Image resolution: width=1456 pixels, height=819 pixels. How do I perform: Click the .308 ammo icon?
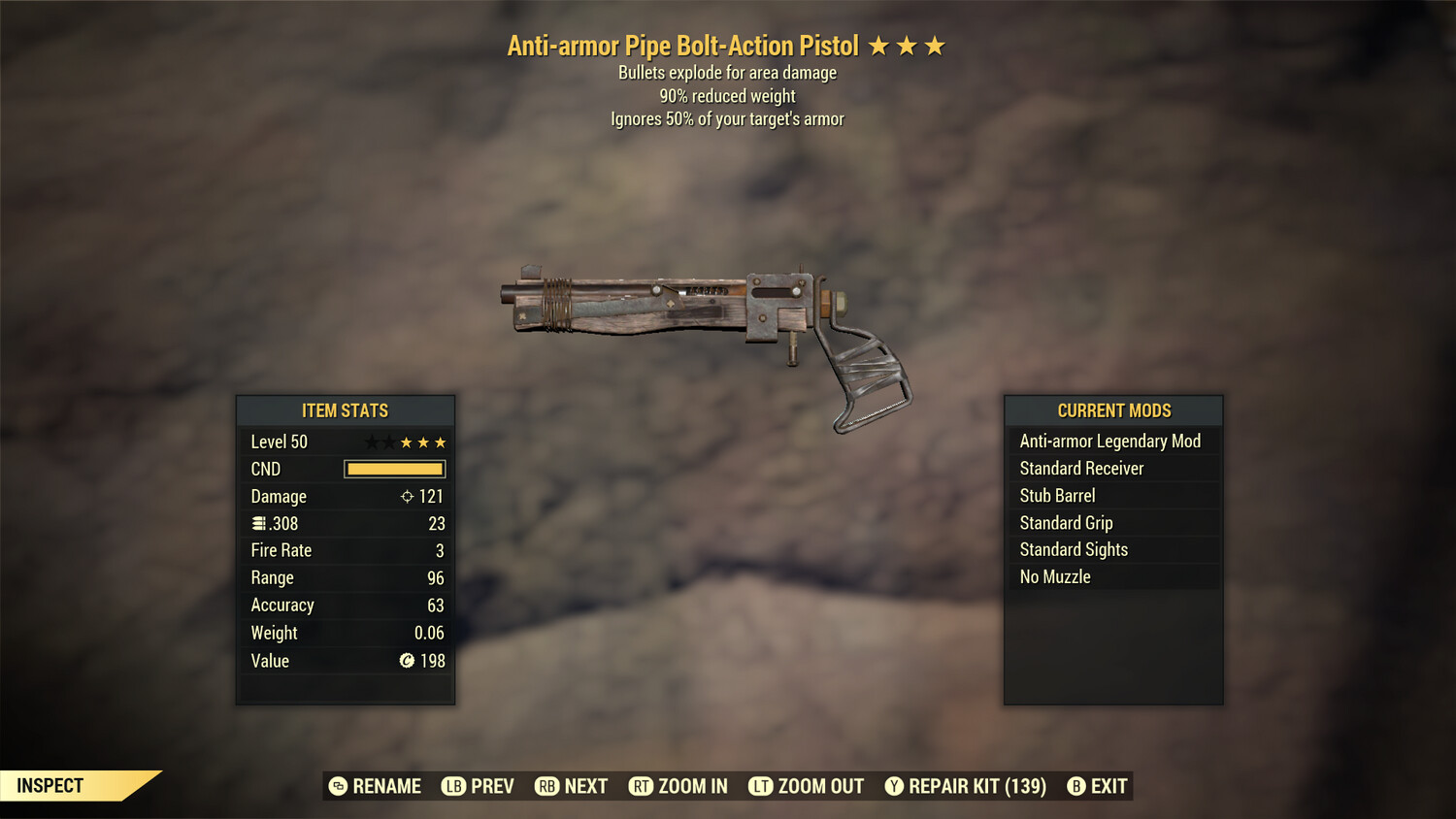click(260, 523)
